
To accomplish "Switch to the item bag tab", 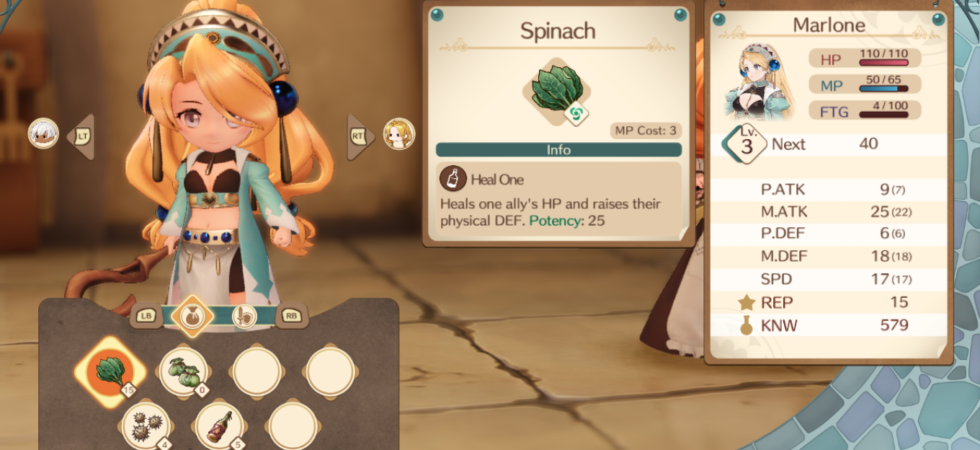I will (191, 315).
